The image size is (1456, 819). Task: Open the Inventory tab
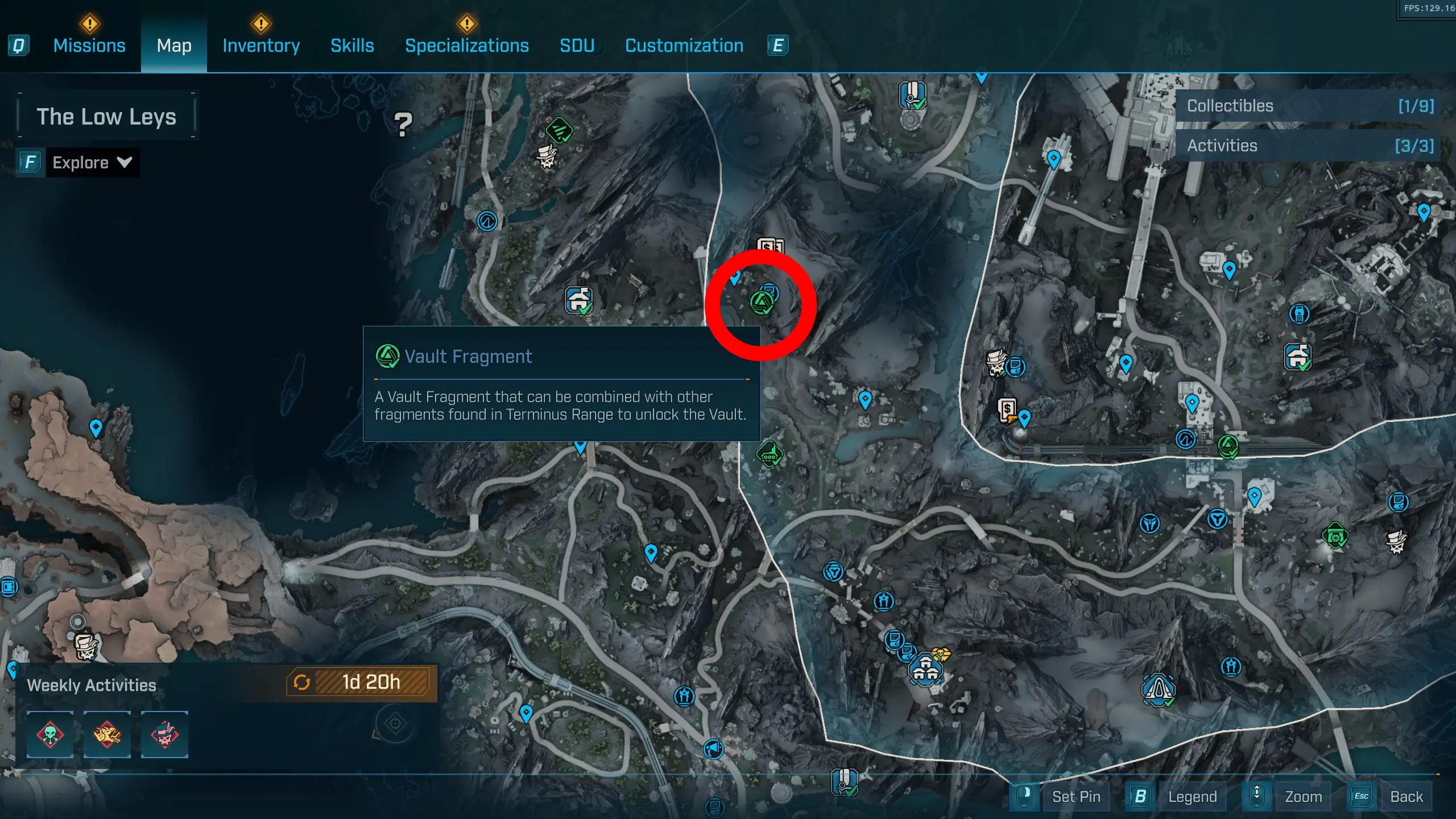pos(260,45)
